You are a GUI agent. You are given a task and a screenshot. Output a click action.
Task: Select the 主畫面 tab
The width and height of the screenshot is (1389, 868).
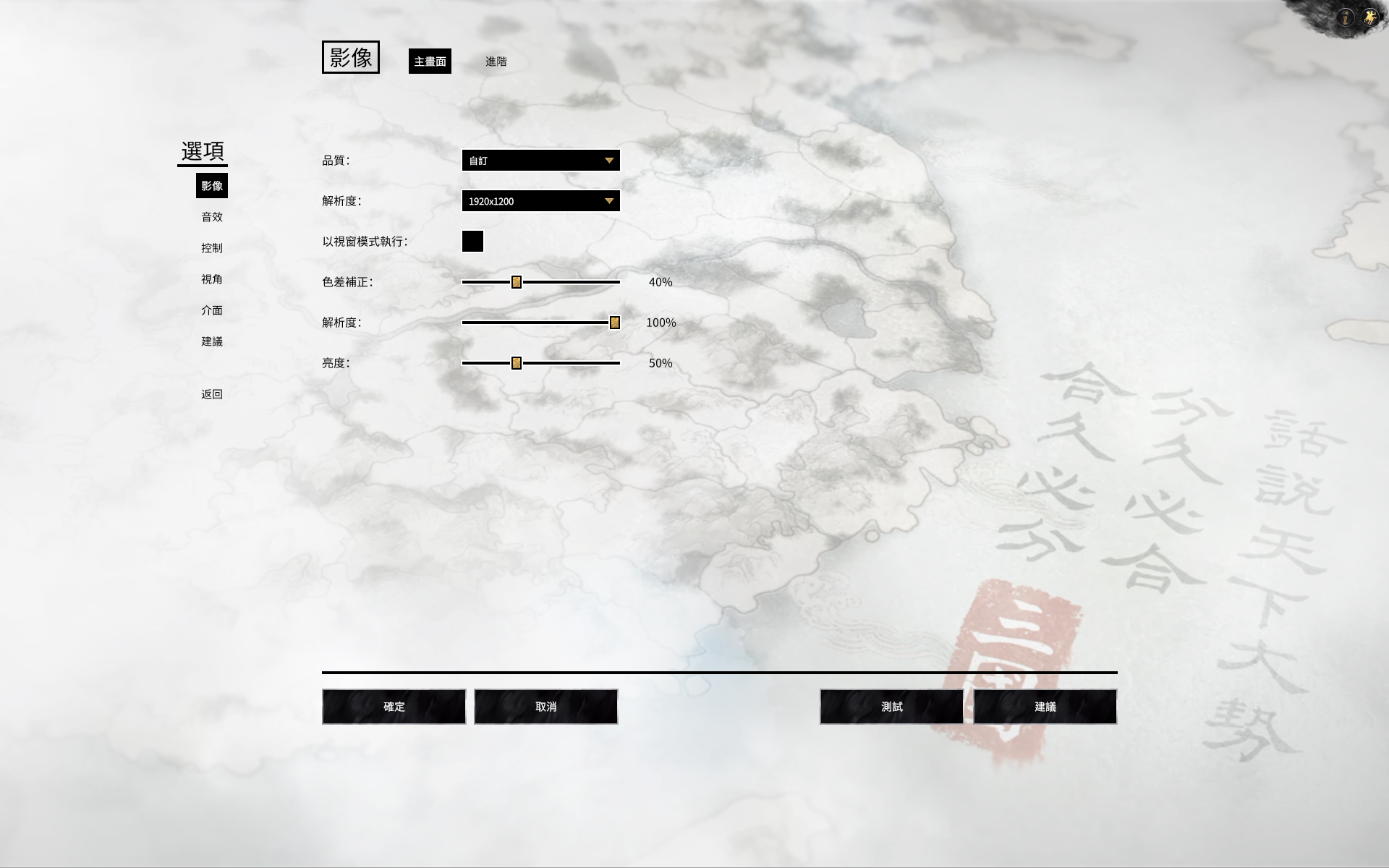(430, 62)
